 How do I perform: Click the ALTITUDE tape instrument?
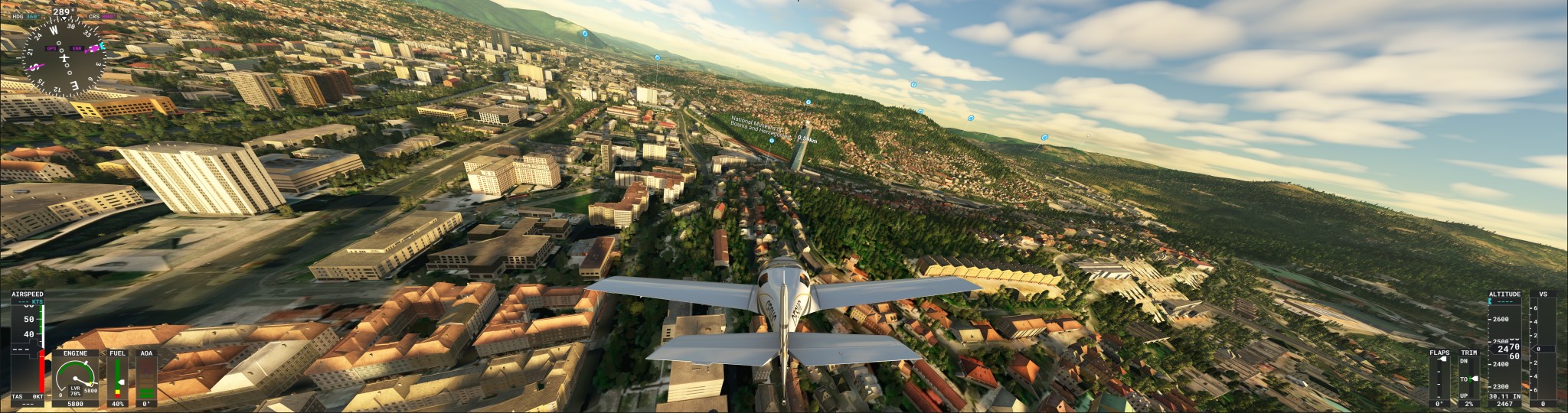pos(1504,349)
